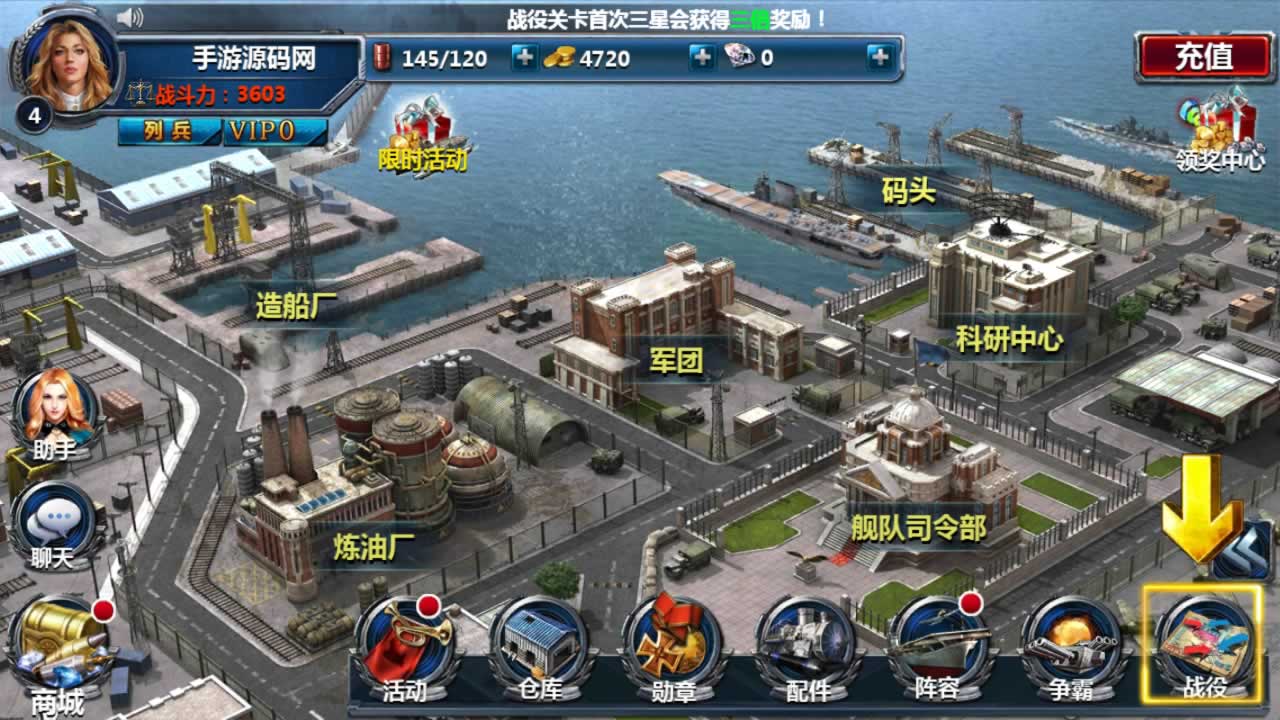Add more diamonds with plus button
This screenshot has height=720, width=1280.
879,58
